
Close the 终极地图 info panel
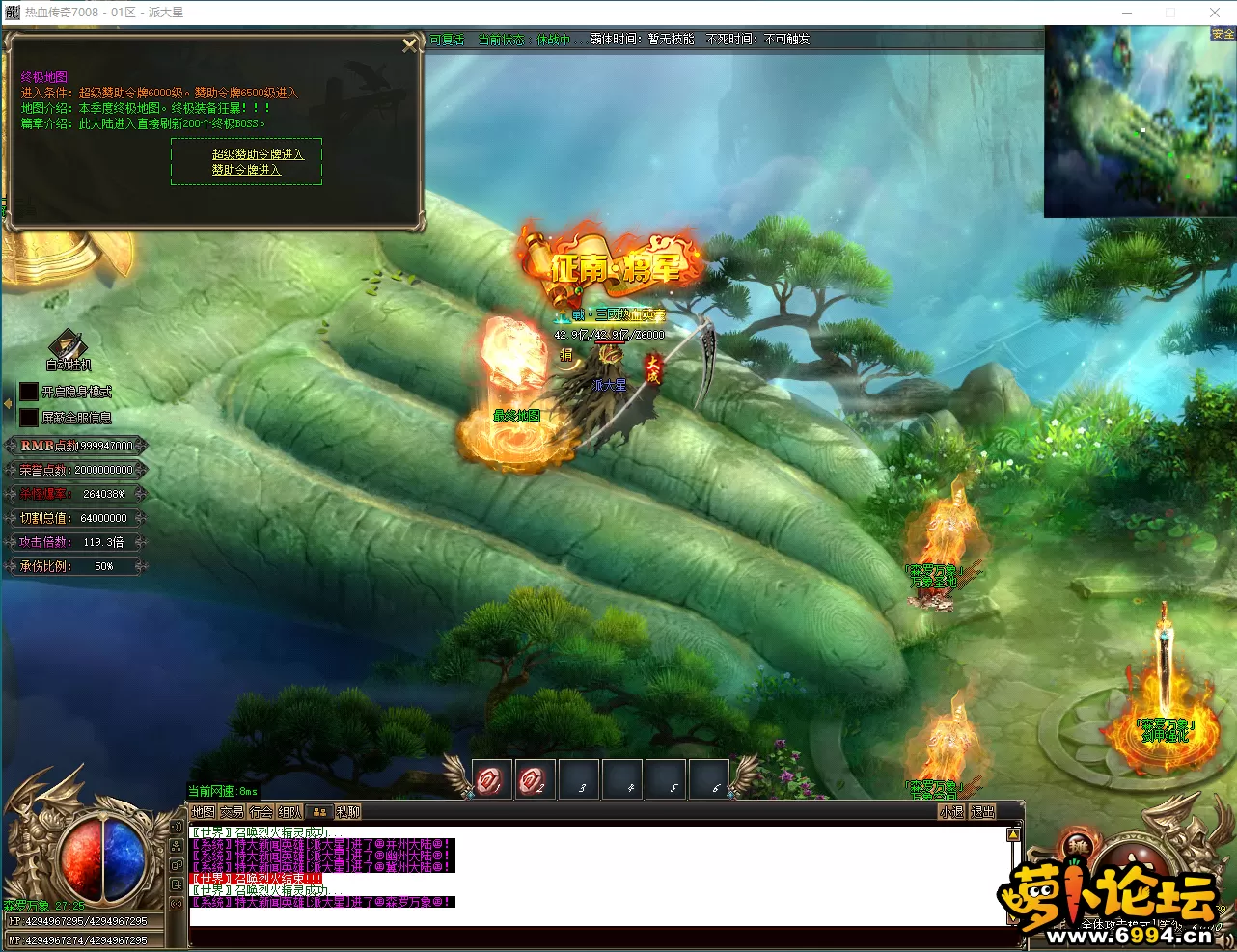click(x=409, y=44)
